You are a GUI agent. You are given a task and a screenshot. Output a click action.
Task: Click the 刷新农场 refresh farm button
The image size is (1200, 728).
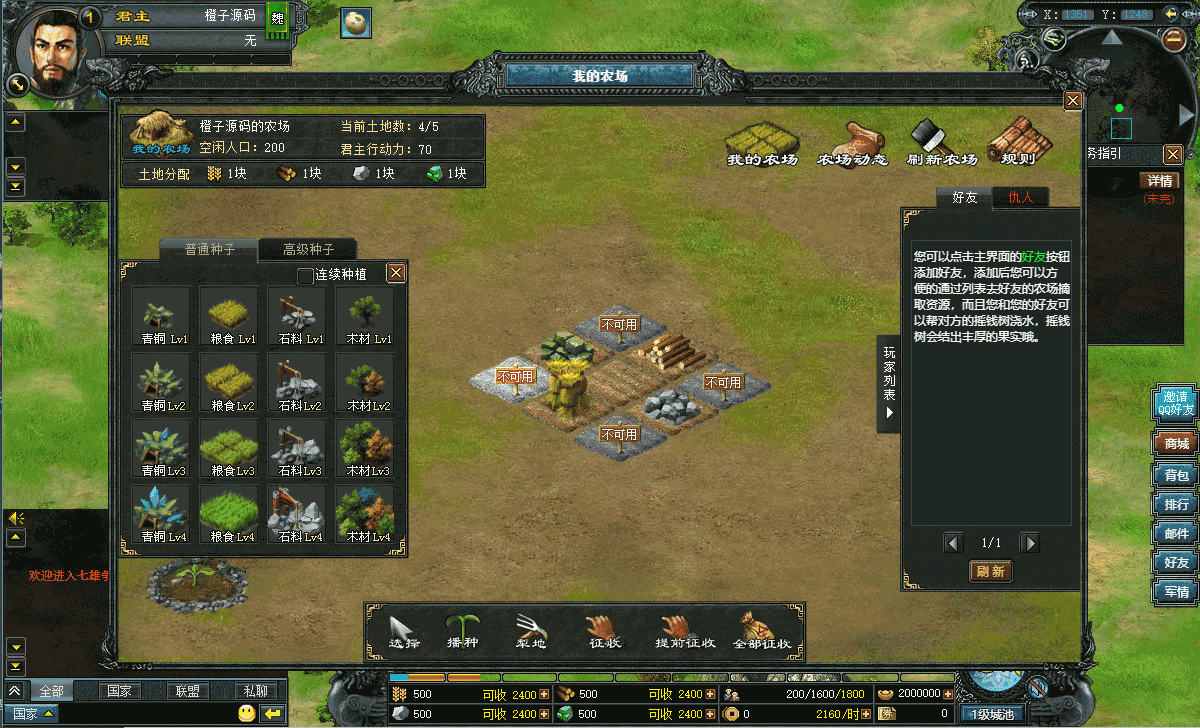tap(941, 144)
